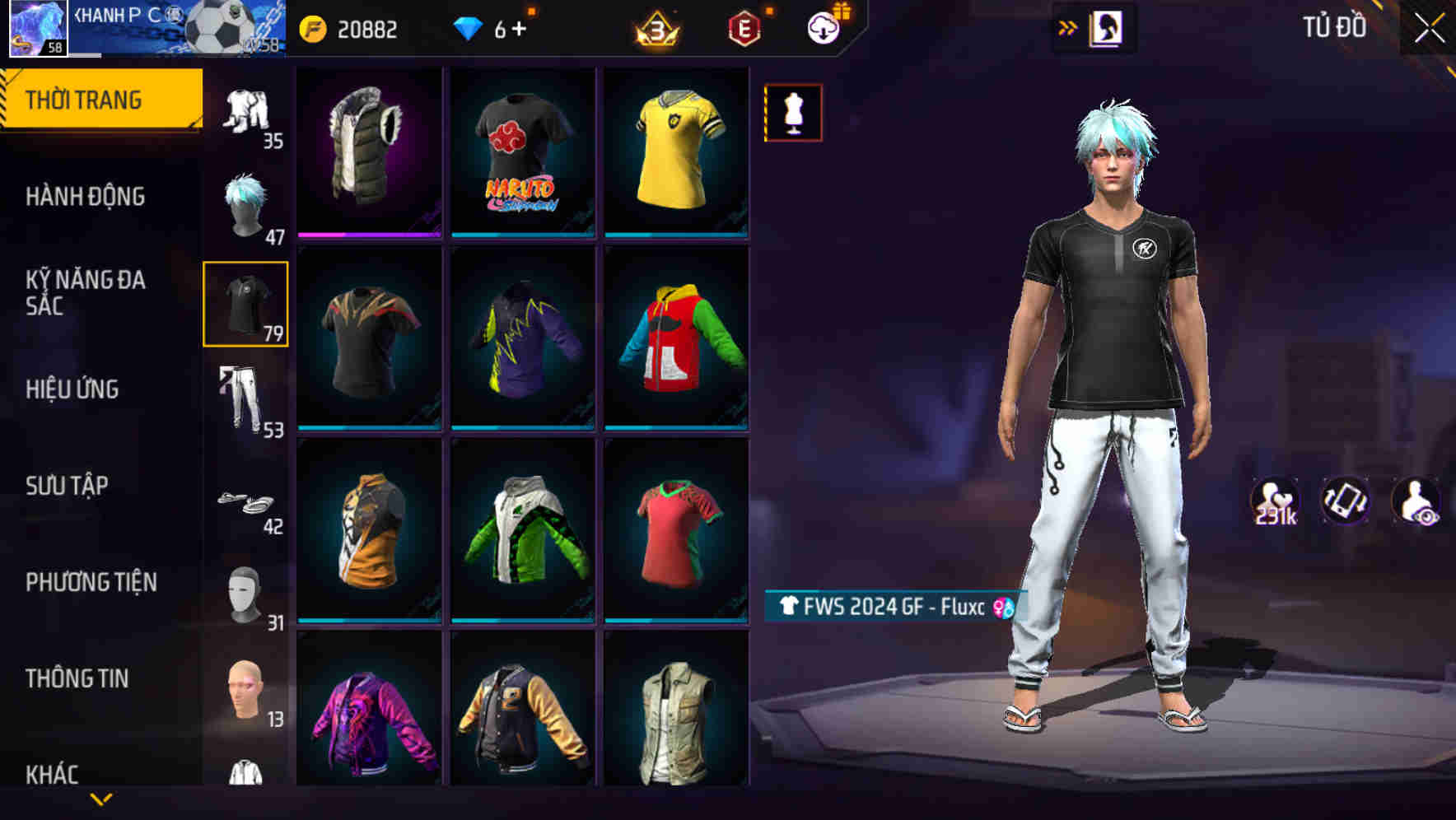1456x820 pixels.
Task: Click the mannequin preview icon
Action: click(x=793, y=113)
